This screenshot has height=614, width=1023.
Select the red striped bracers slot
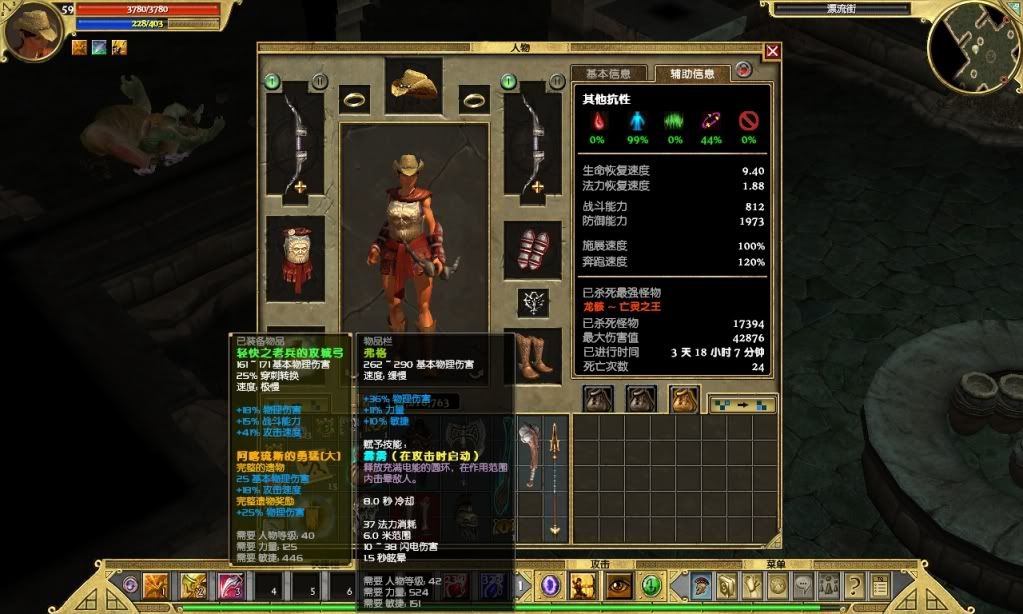532,250
